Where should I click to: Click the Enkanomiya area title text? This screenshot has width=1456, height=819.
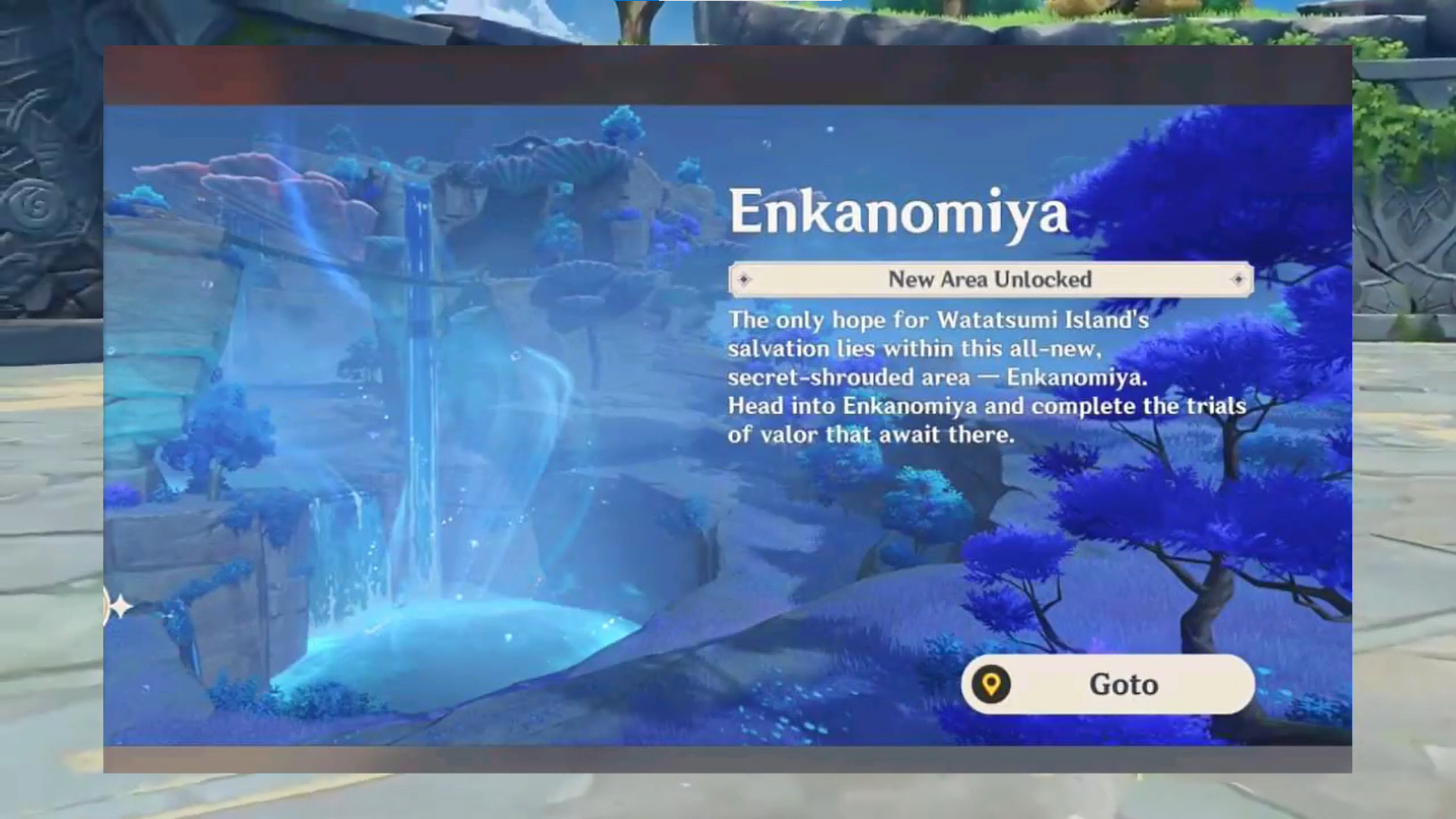click(897, 213)
